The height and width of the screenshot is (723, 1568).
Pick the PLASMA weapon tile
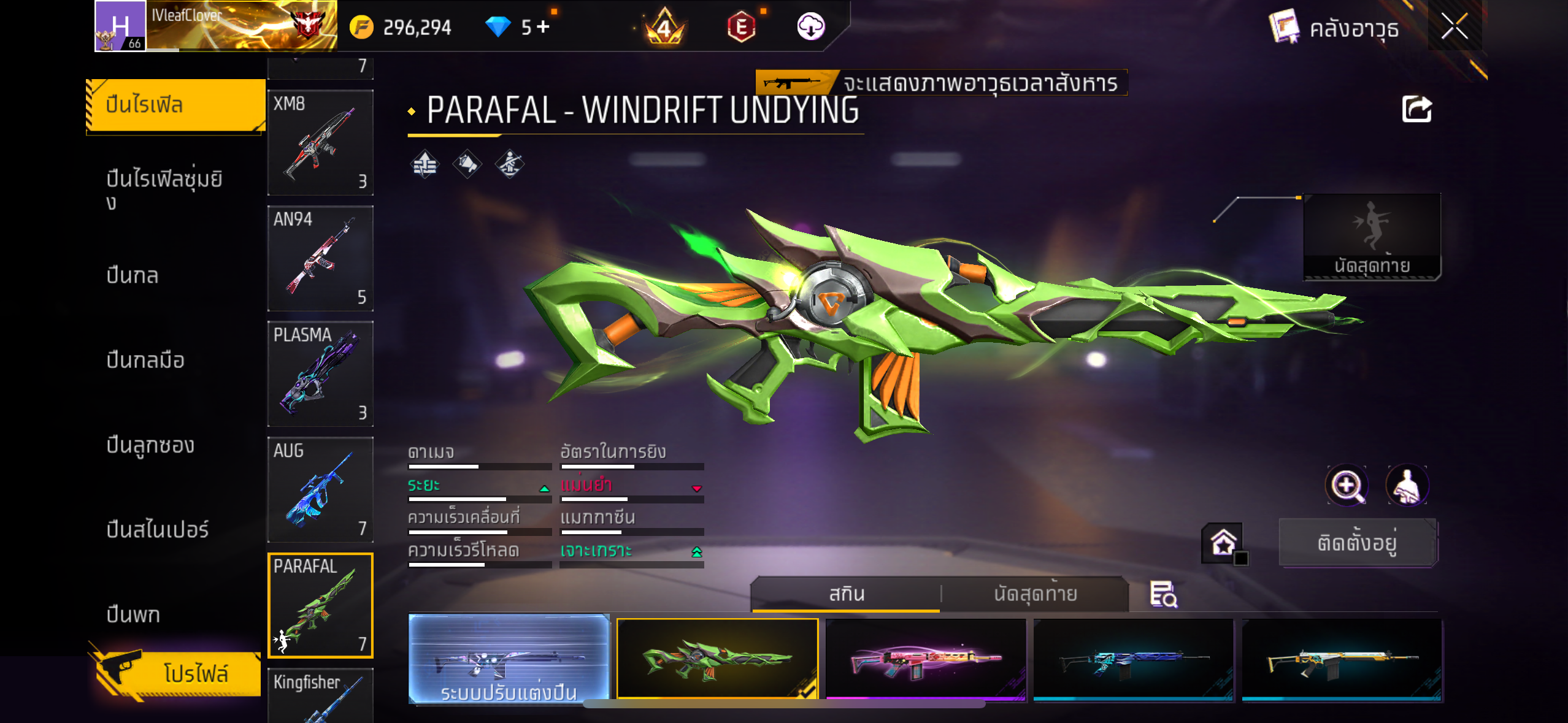pyautogui.click(x=320, y=373)
